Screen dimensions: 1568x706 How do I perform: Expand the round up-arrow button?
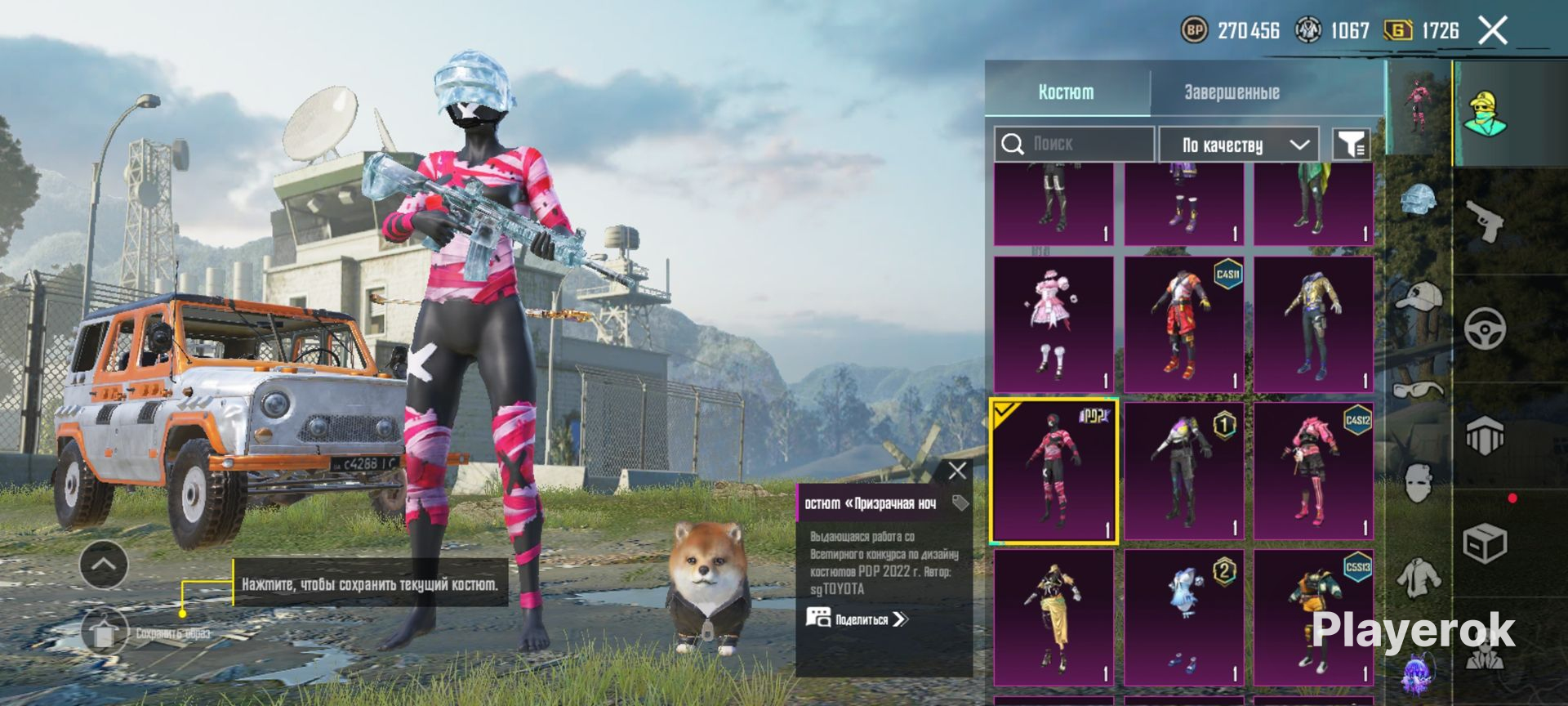coord(104,565)
